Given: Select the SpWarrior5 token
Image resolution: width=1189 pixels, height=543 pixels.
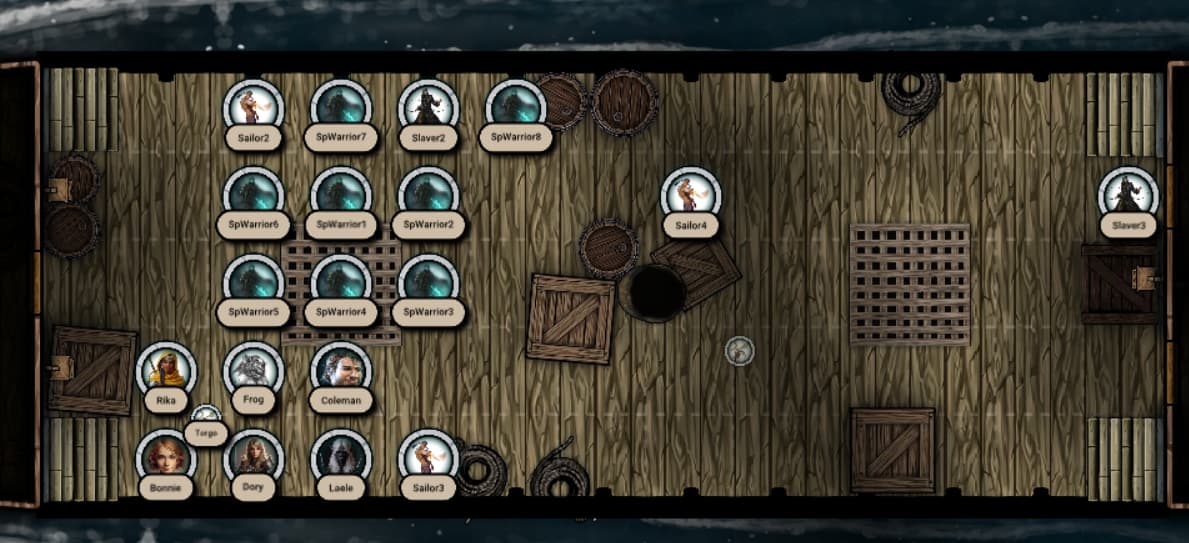Looking at the screenshot, I should (254, 282).
